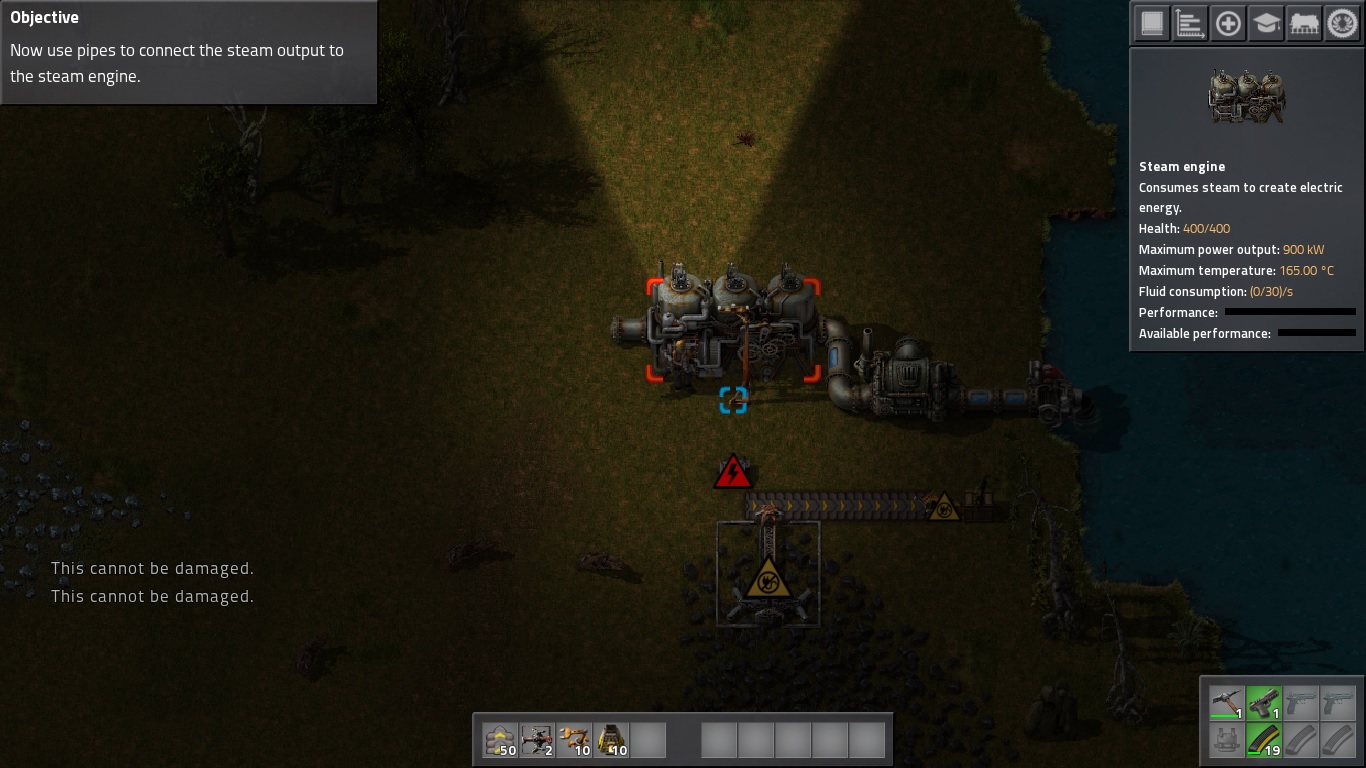Pick the stone furnace stack of 50
The width and height of the screenshot is (1366, 768).
500,740
